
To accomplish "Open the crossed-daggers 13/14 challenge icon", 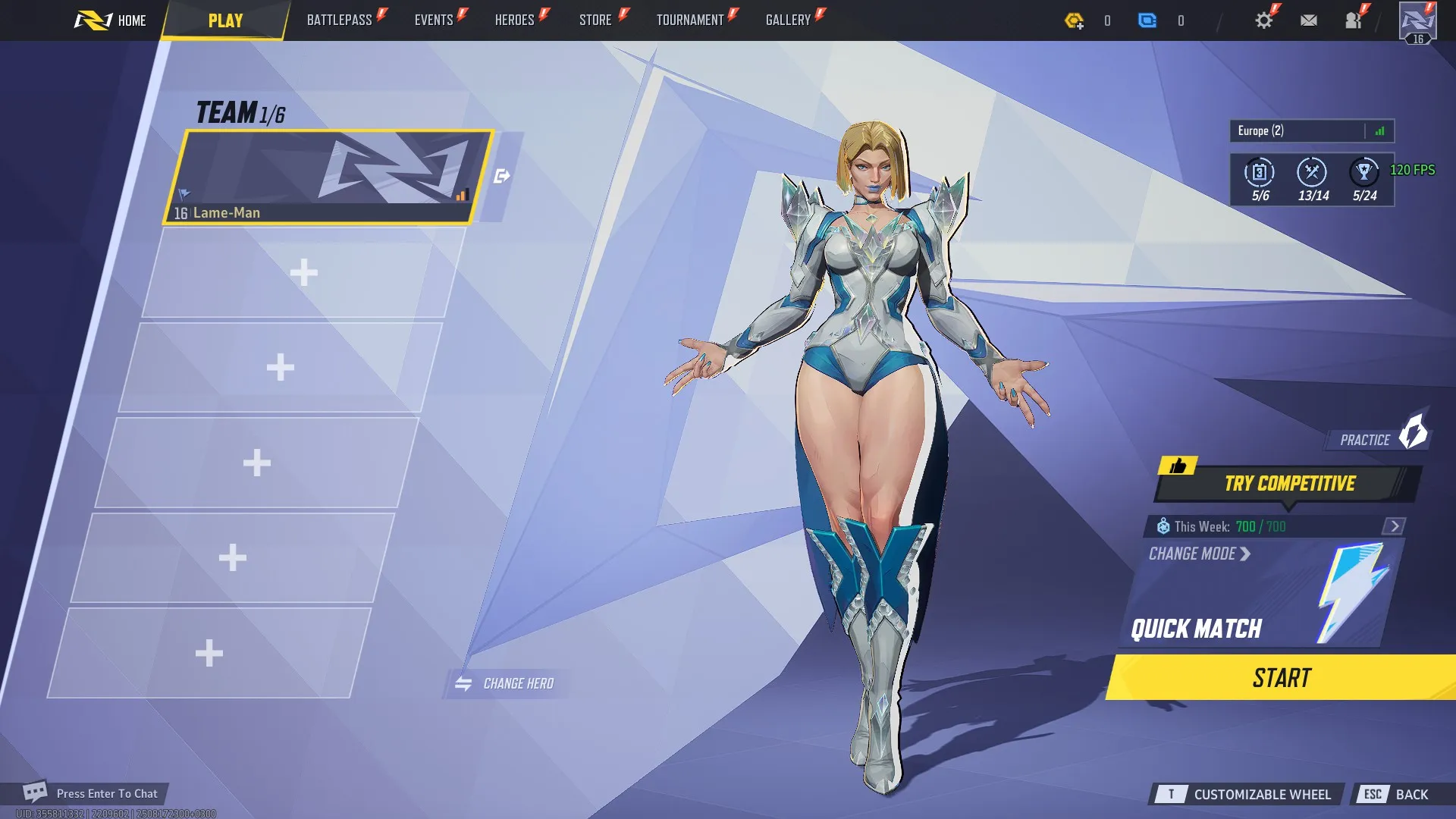I will (x=1310, y=173).
